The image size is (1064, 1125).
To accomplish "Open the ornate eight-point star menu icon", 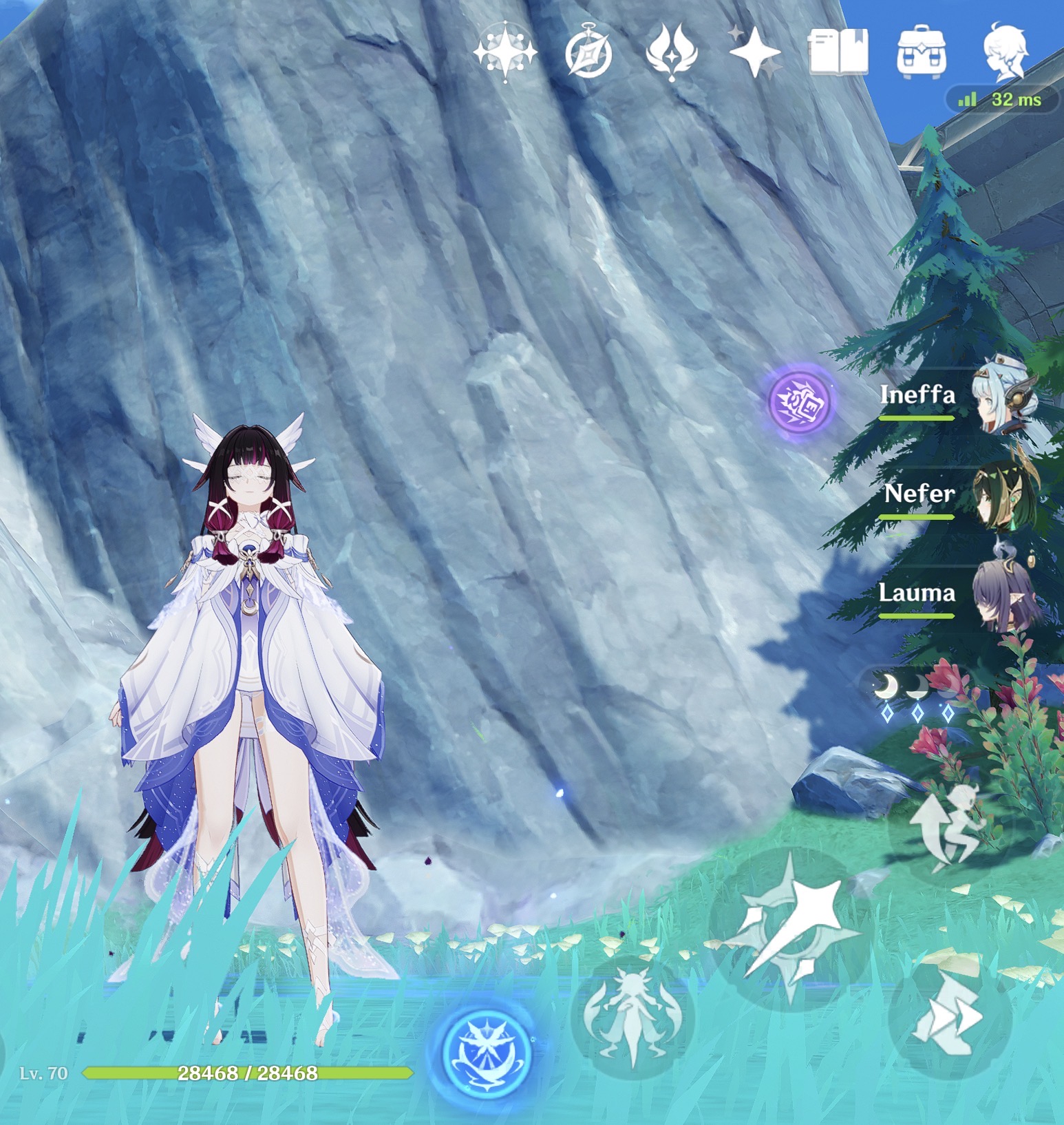I will (505, 52).
